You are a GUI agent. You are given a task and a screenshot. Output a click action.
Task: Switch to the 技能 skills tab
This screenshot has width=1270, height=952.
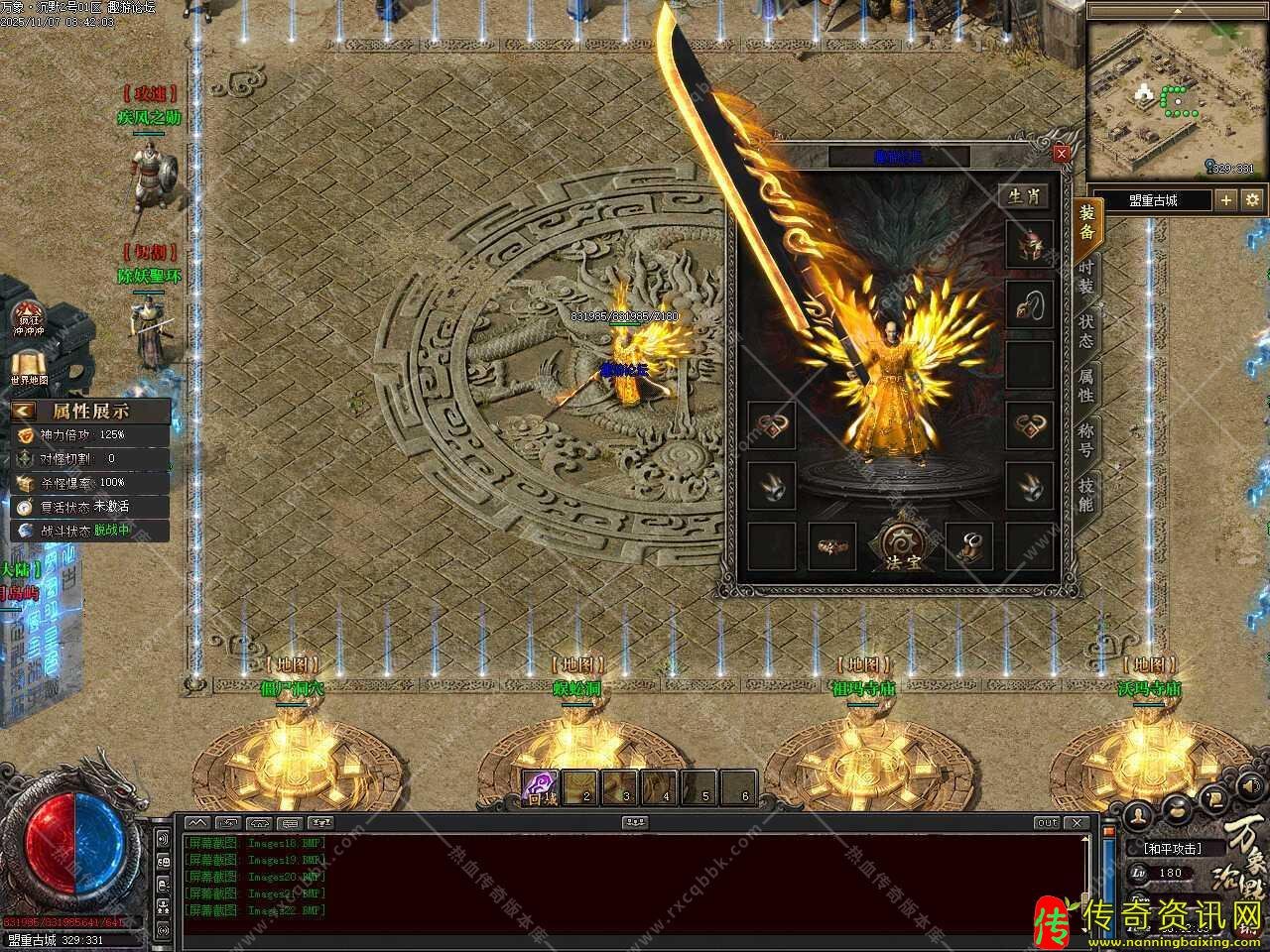(x=1086, y=493)
